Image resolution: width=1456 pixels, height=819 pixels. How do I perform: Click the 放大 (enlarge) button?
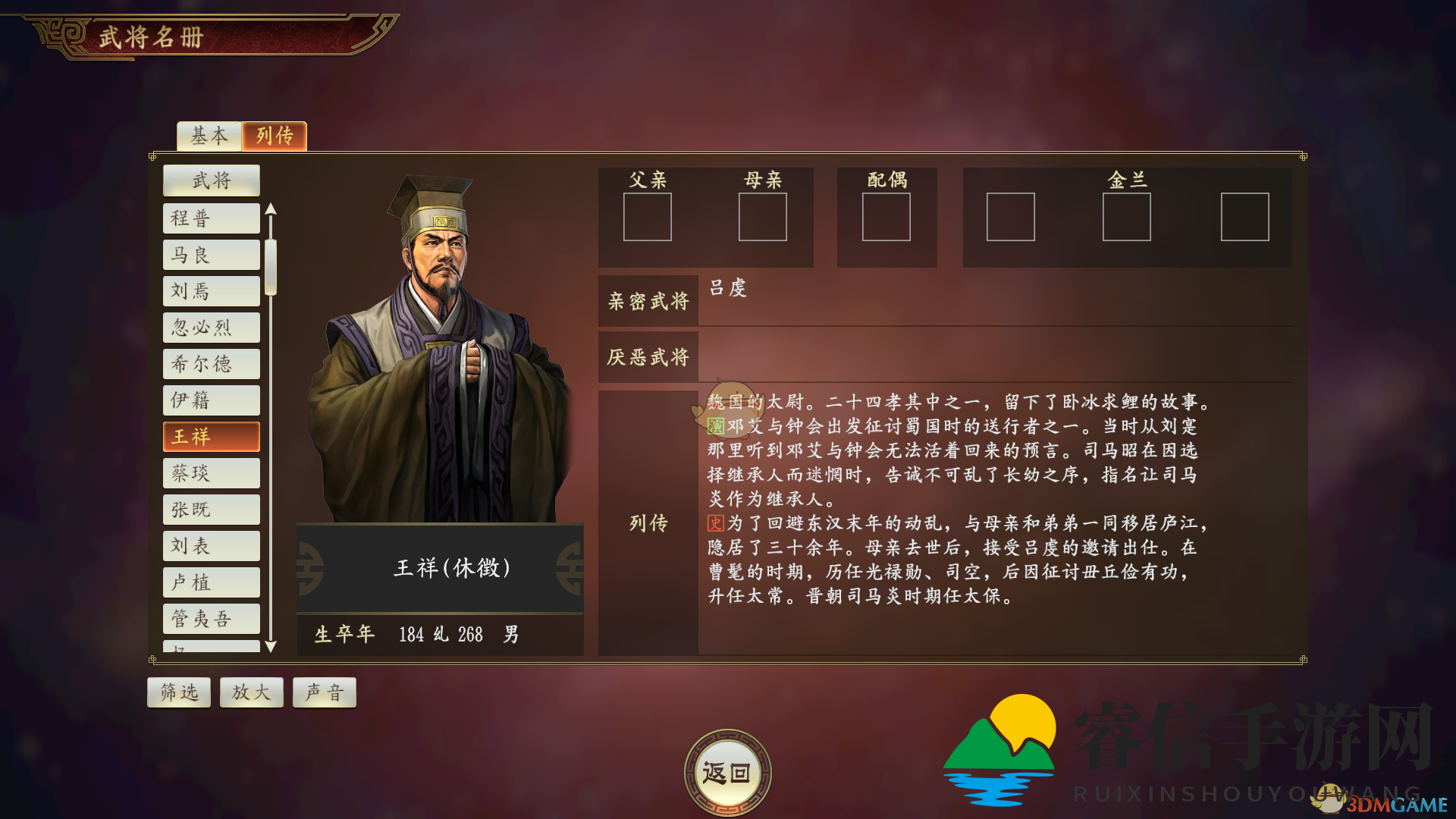pos(251,692)
